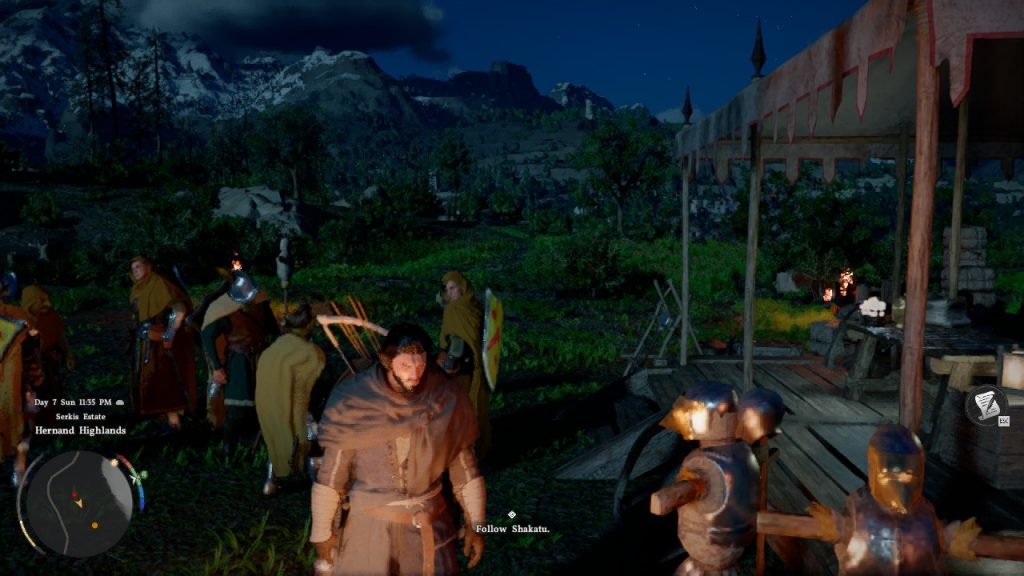The width and height of the screenshot is (1024, 576).
Task: Select the "Follow Shakatu." objective tracker
Action: pos(512,528)
